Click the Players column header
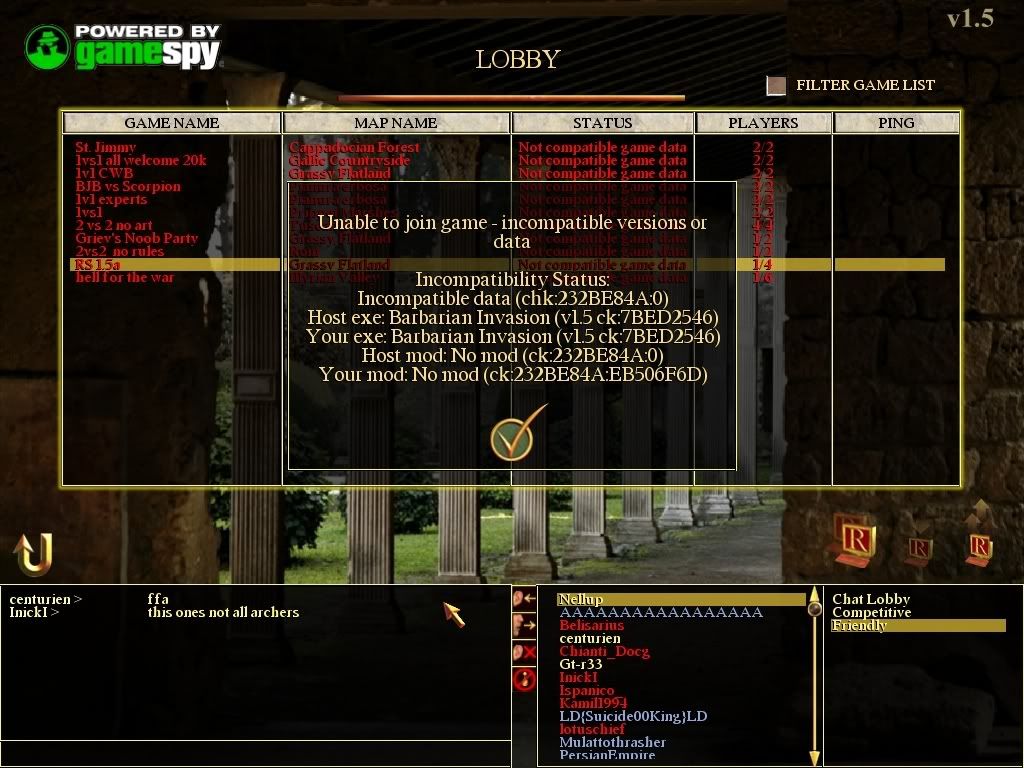 click(x=763, y=123)
